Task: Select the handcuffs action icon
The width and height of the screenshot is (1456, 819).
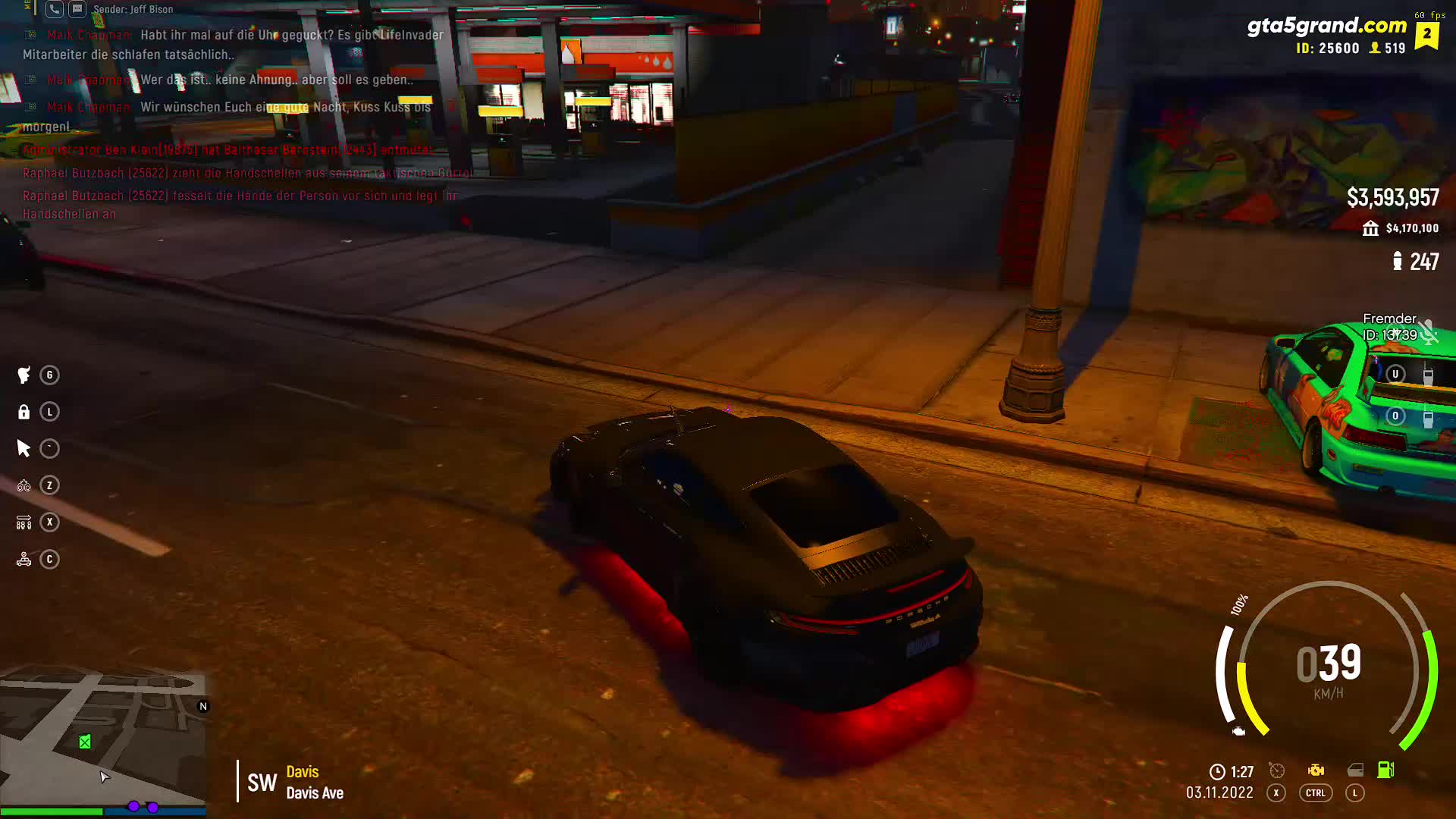Action: [x=24, y=485]
